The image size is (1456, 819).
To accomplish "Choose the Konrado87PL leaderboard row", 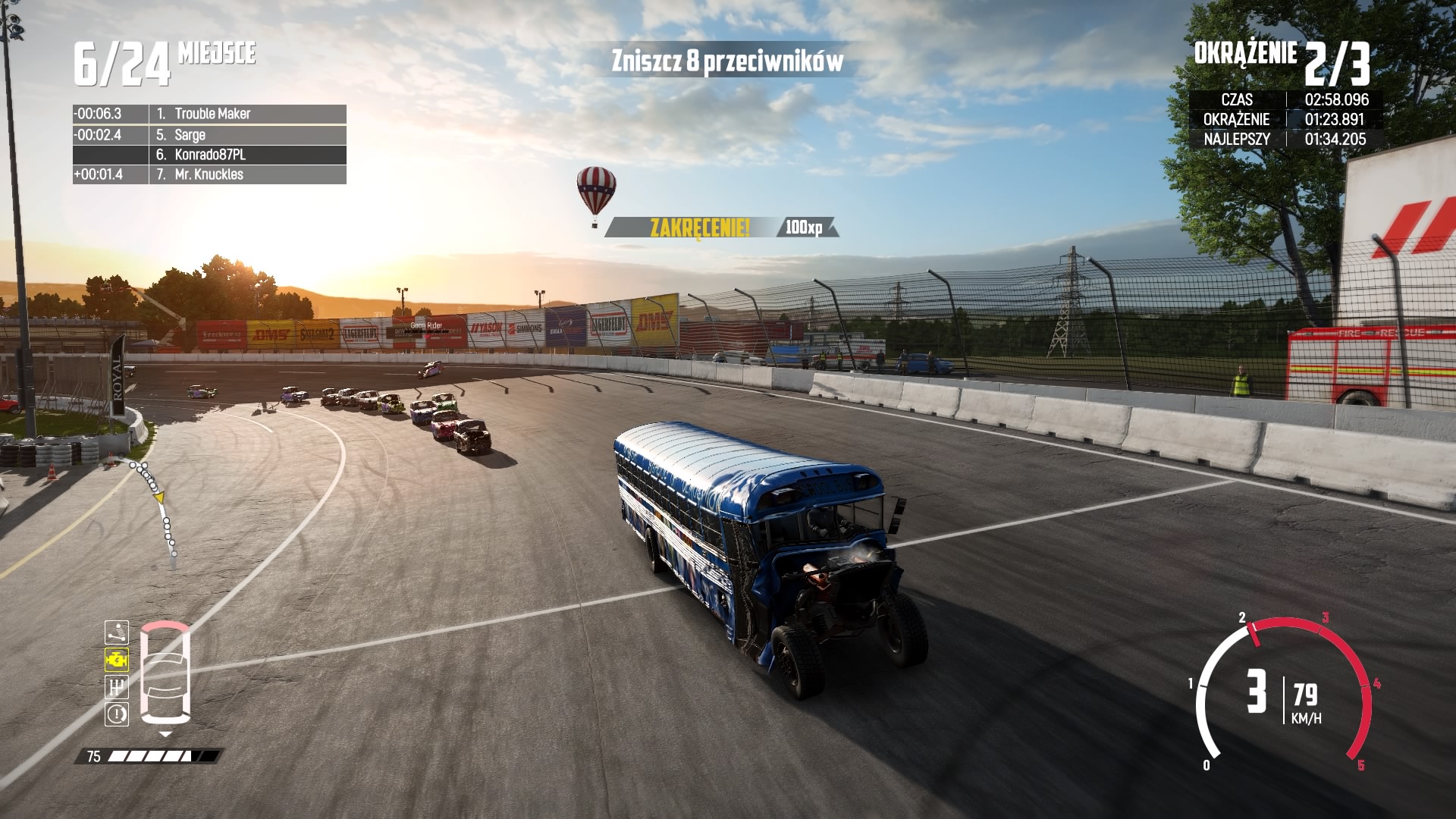I will [x=209, y=155].
